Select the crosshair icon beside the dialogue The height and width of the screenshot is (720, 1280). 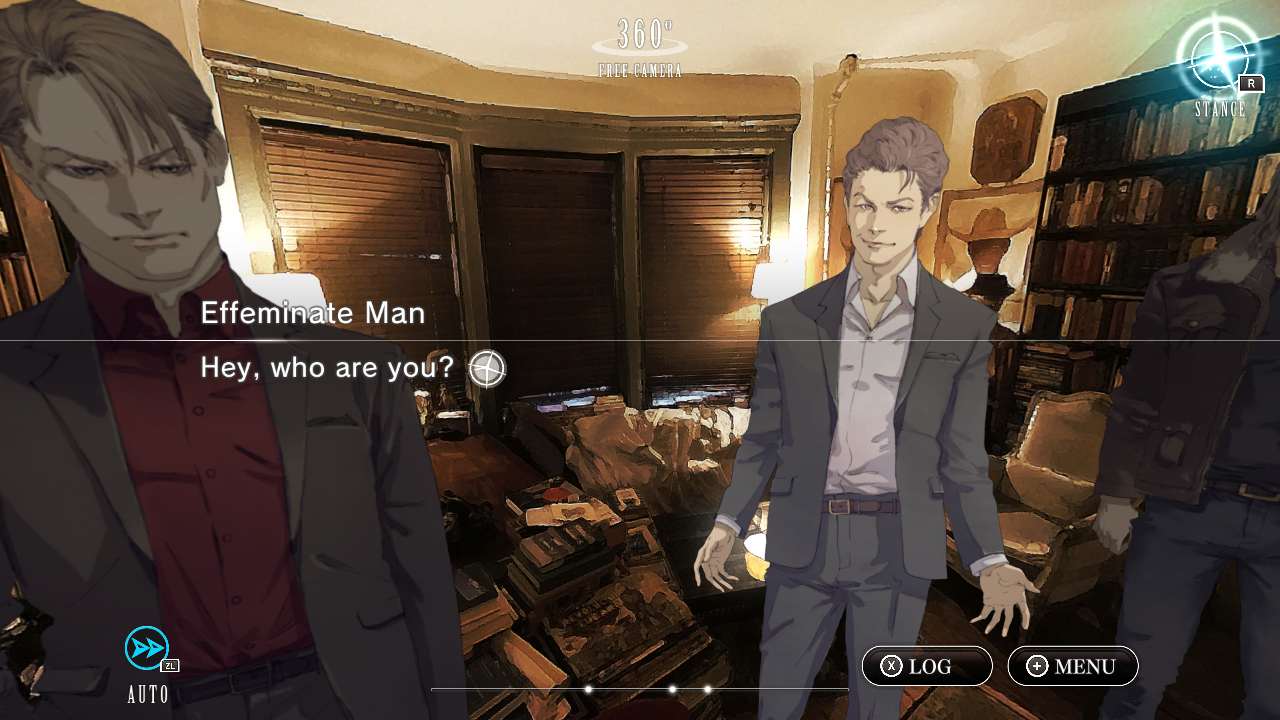[487, 368]
